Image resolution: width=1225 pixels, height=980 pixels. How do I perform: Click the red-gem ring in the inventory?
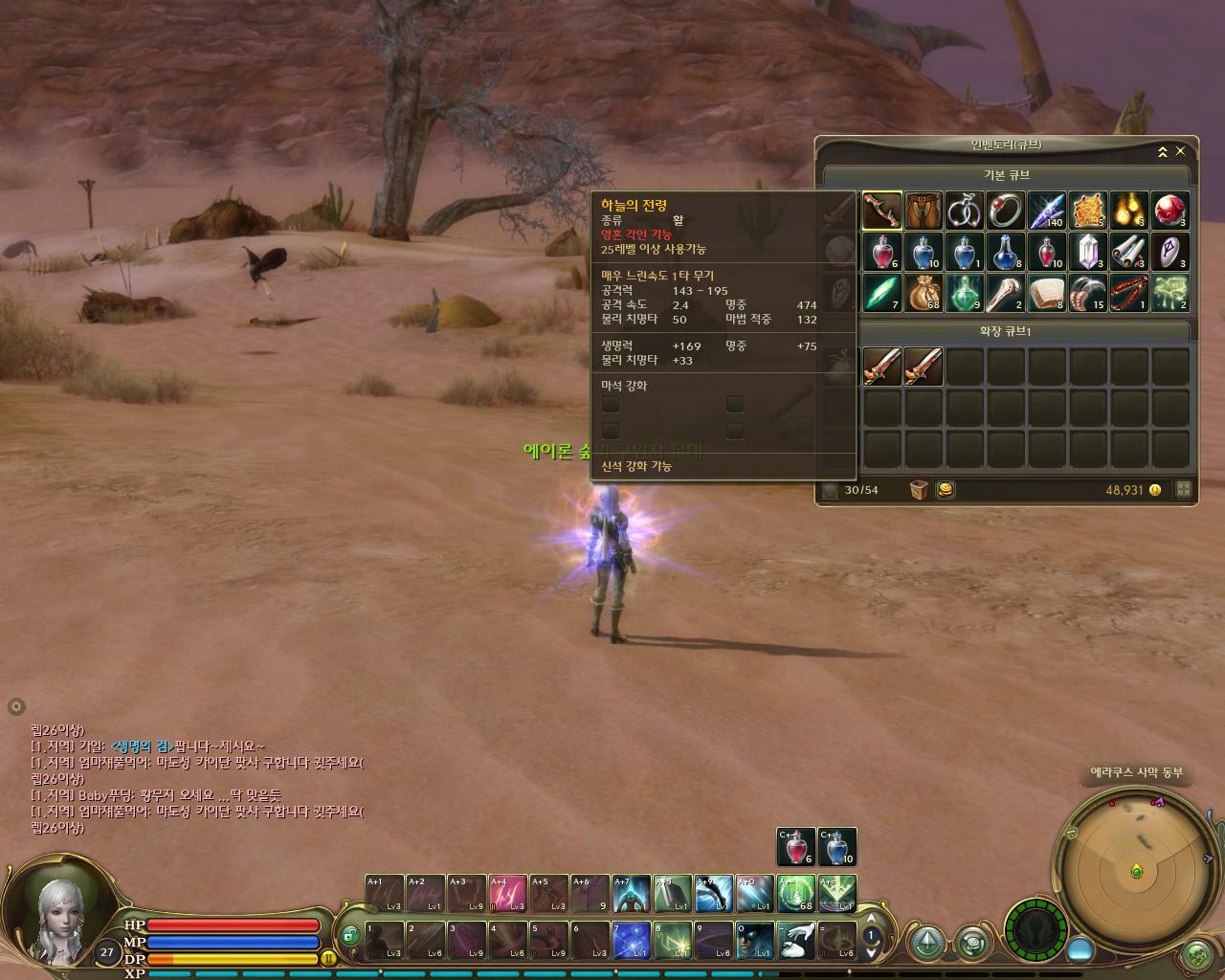point(1006,211)
